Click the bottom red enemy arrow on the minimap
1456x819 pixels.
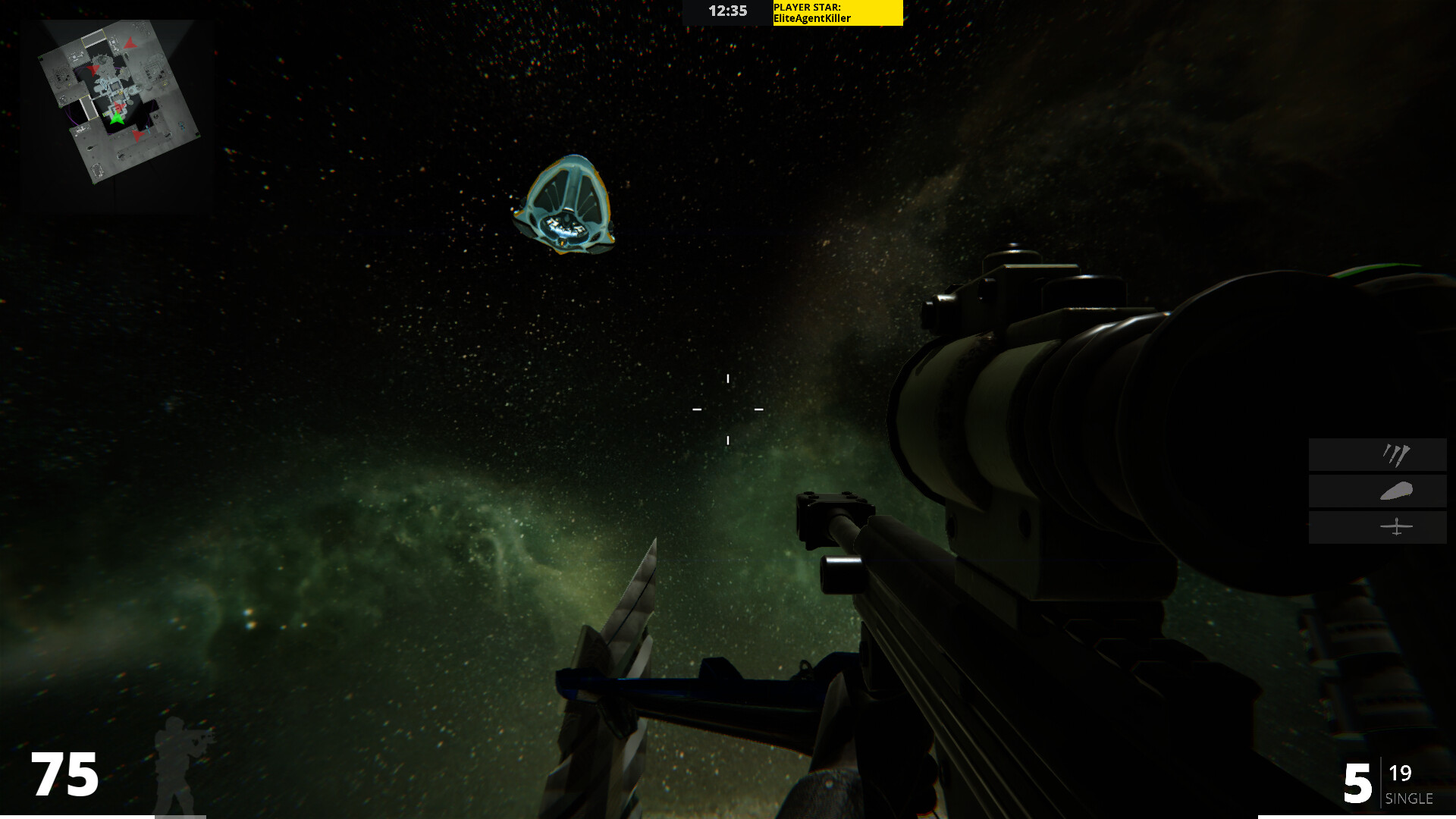coord(137,136)
